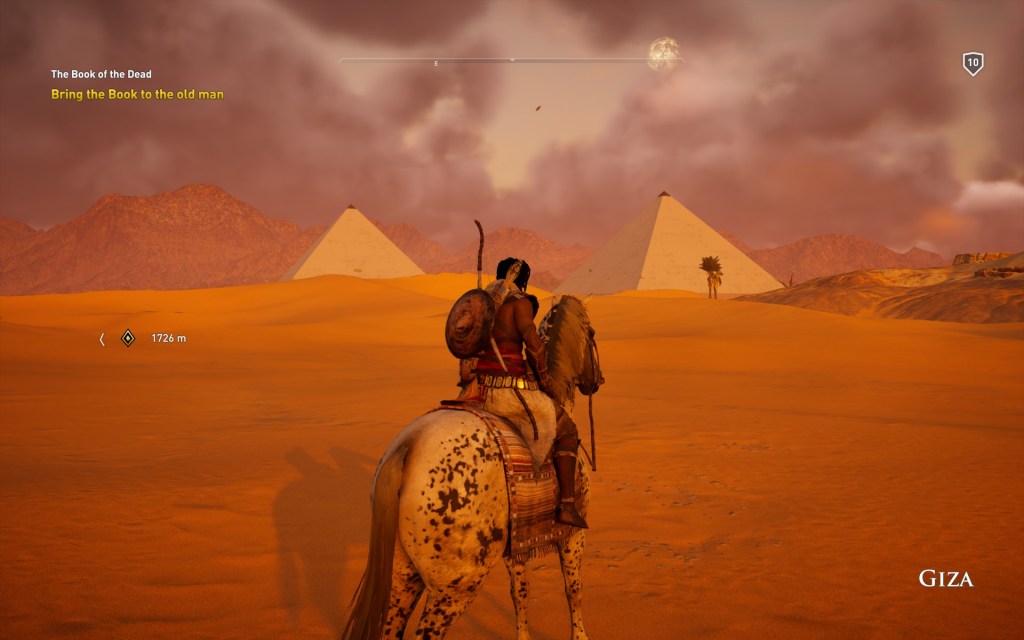Click the level 10 shield badge
This screenshot has height=640, width=1024.
coord(972,64)
